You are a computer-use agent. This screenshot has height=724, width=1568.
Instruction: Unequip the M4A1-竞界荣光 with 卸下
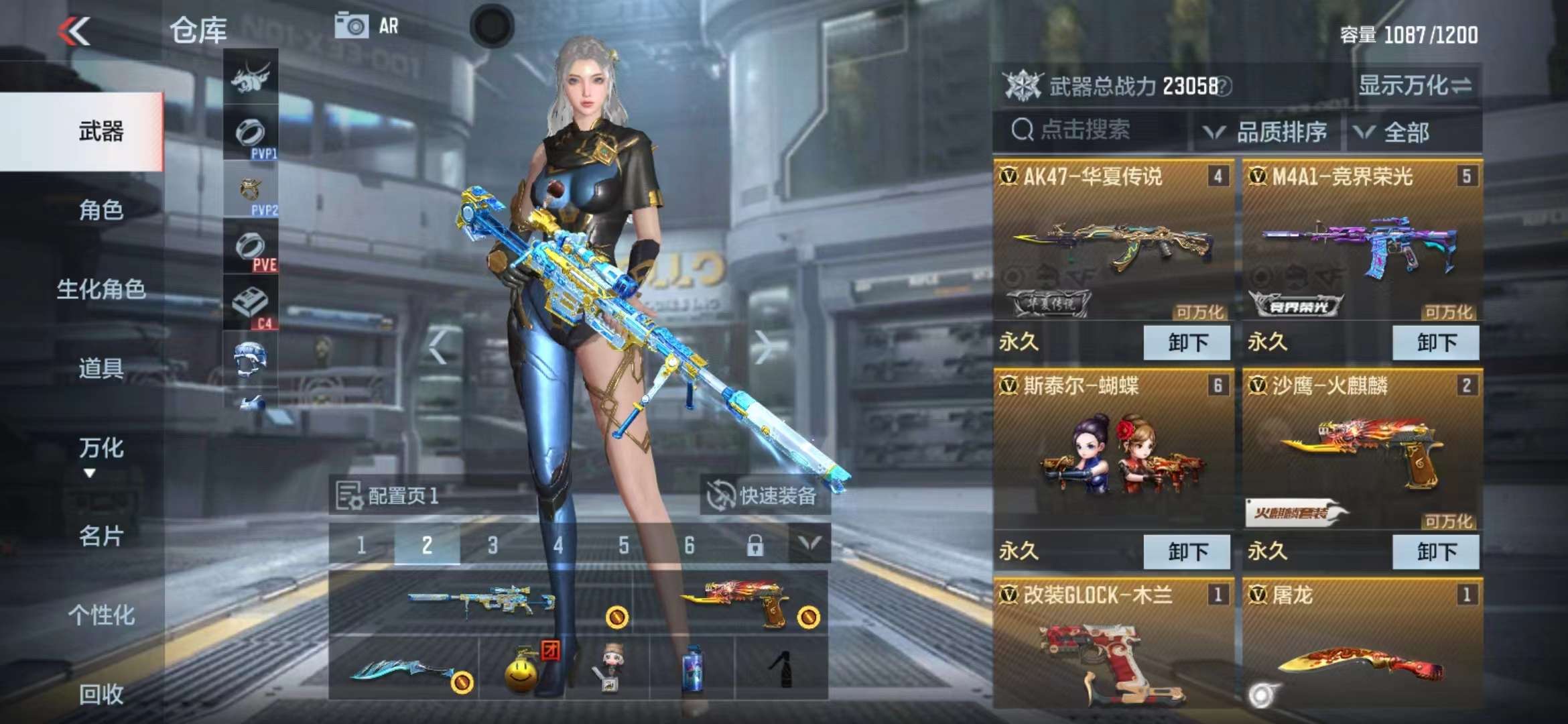[x=1435, y=343]
